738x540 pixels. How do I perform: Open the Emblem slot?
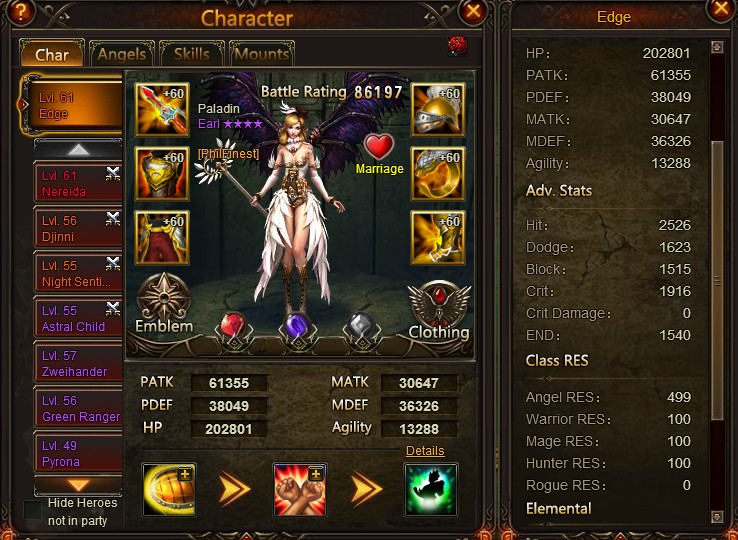pyautogui.click(x=164, y=302)
